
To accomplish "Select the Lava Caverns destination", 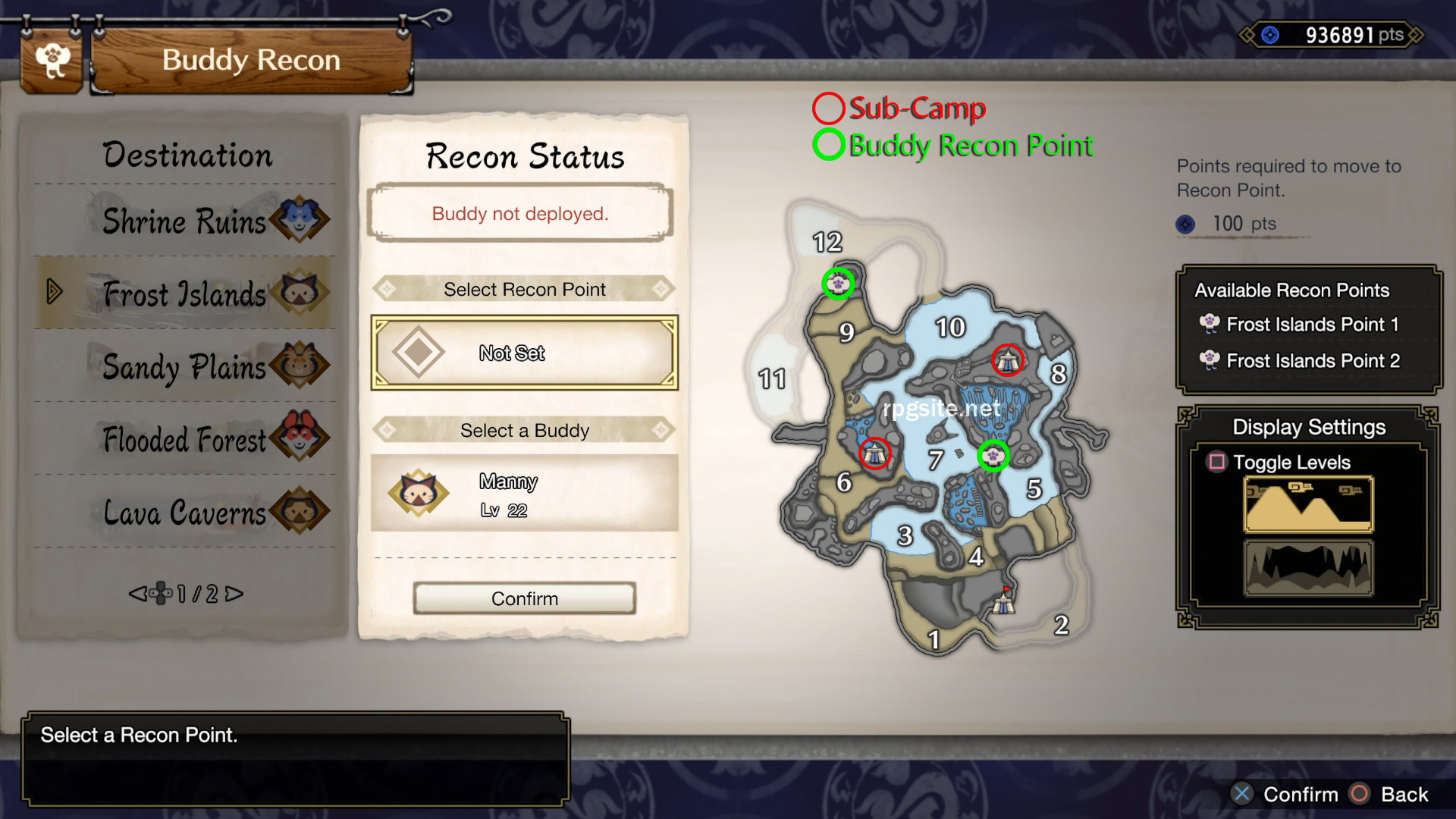I will pos(186,512).
